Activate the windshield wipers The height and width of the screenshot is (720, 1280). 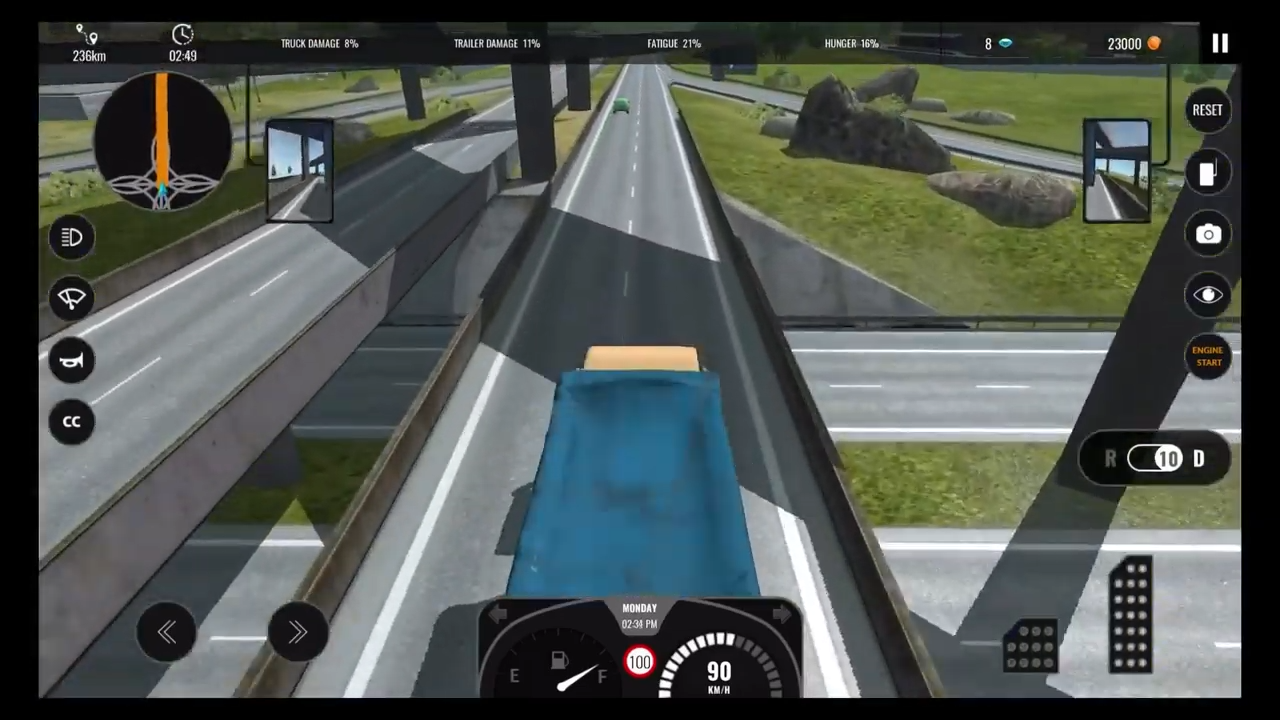pos(71,298)
